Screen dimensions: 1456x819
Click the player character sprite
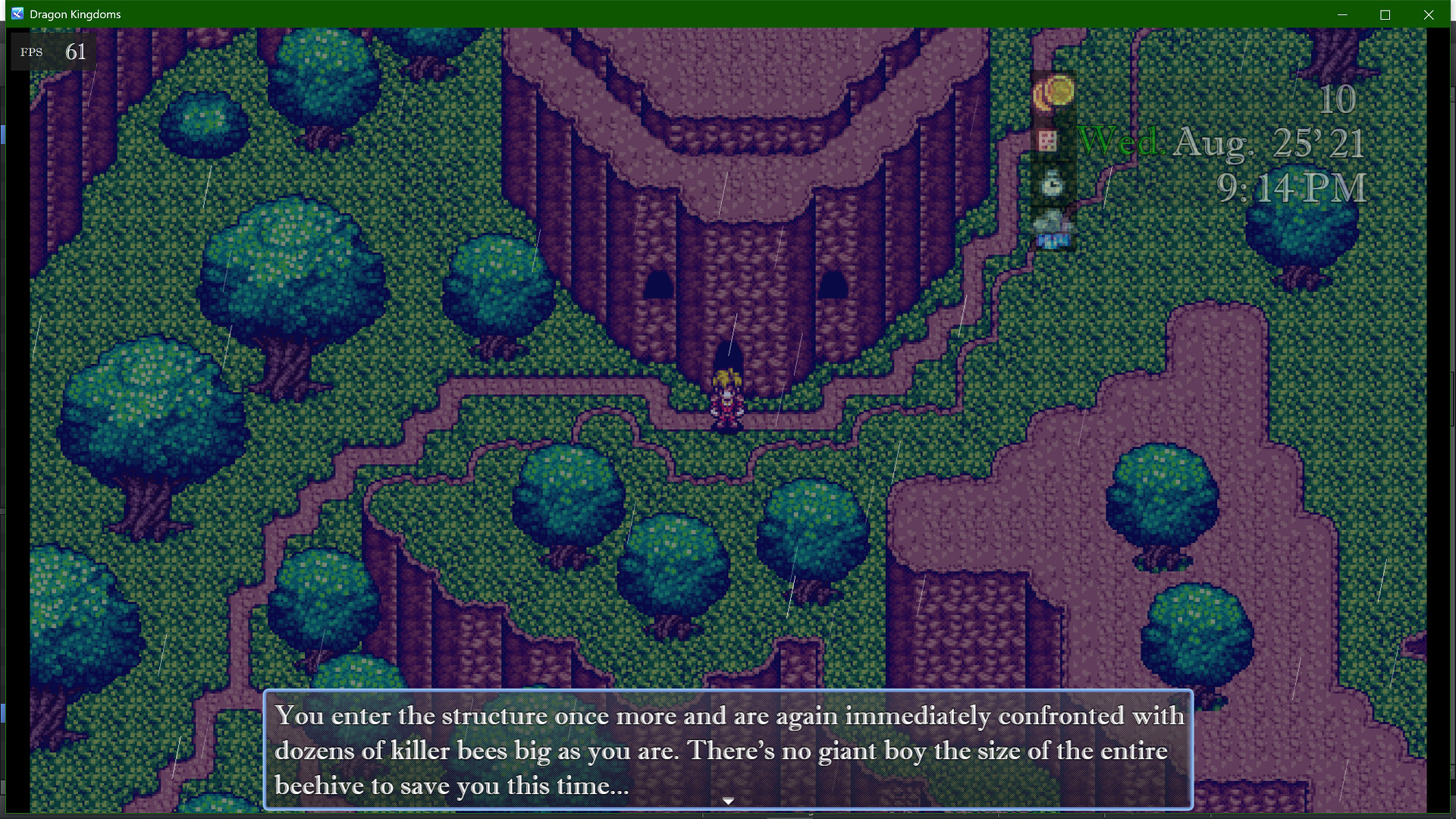click(x=727, y=394)
